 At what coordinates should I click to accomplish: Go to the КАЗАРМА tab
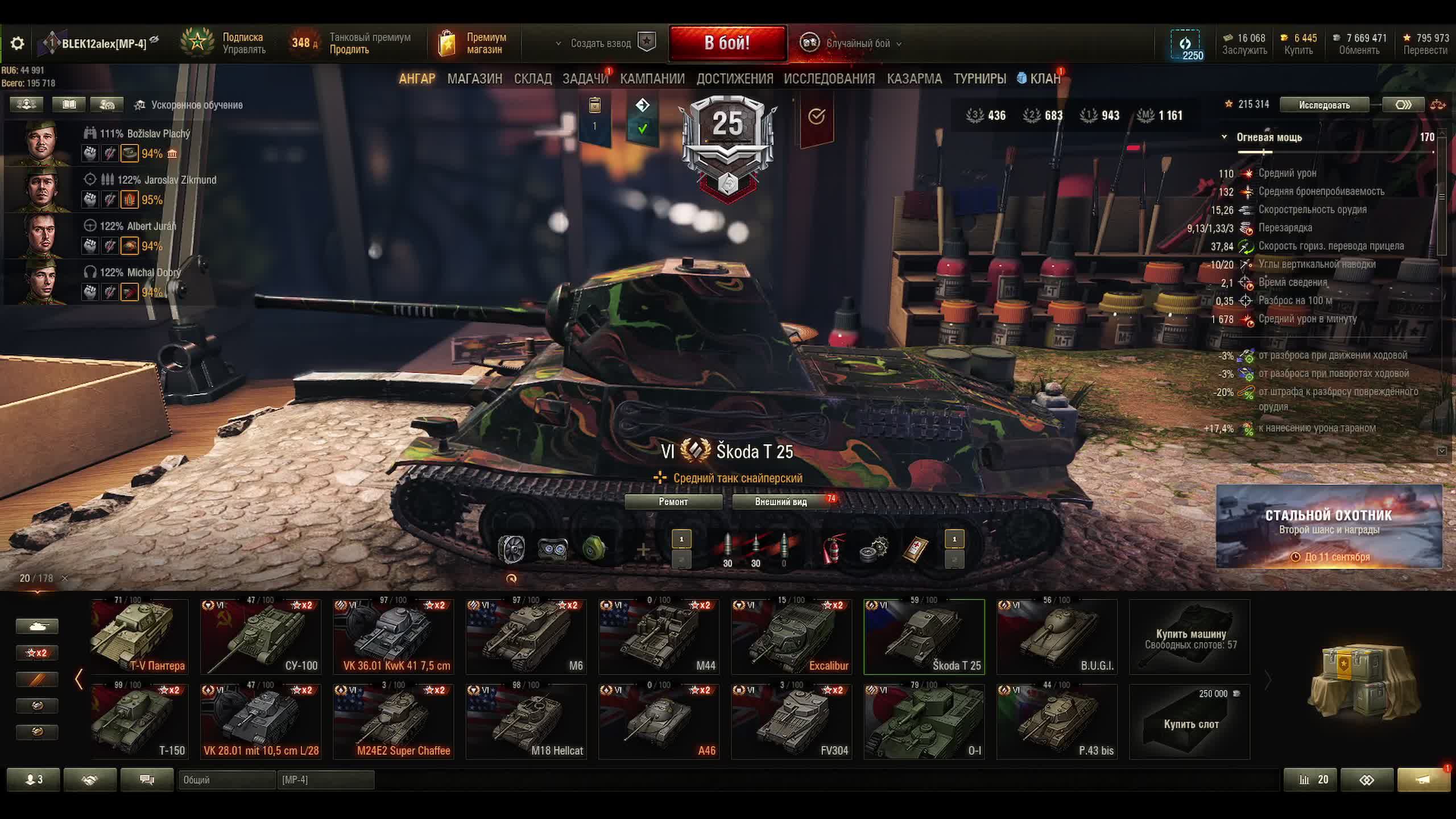pos(914,78)
